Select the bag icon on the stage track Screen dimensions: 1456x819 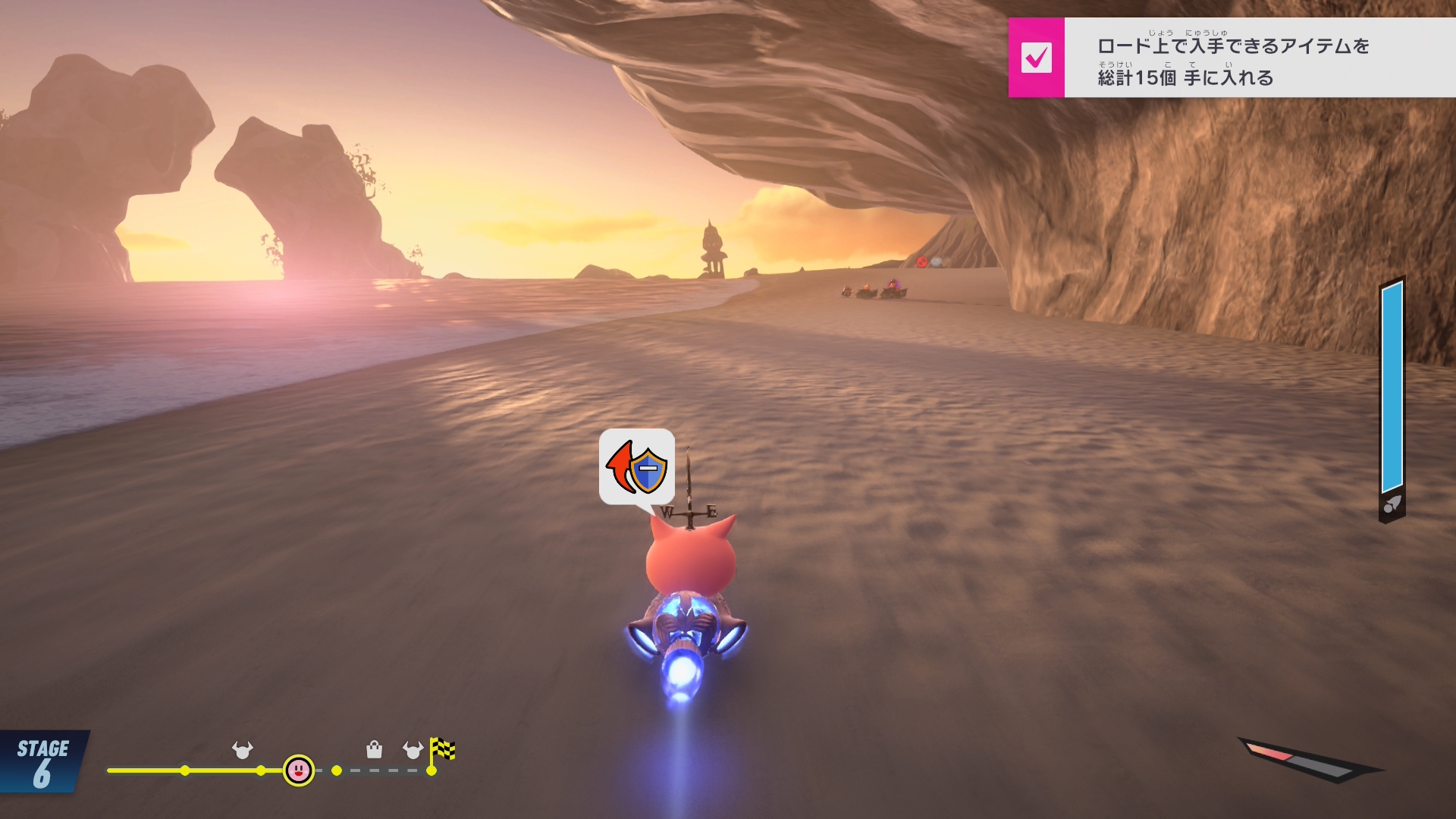coord(374,750)
